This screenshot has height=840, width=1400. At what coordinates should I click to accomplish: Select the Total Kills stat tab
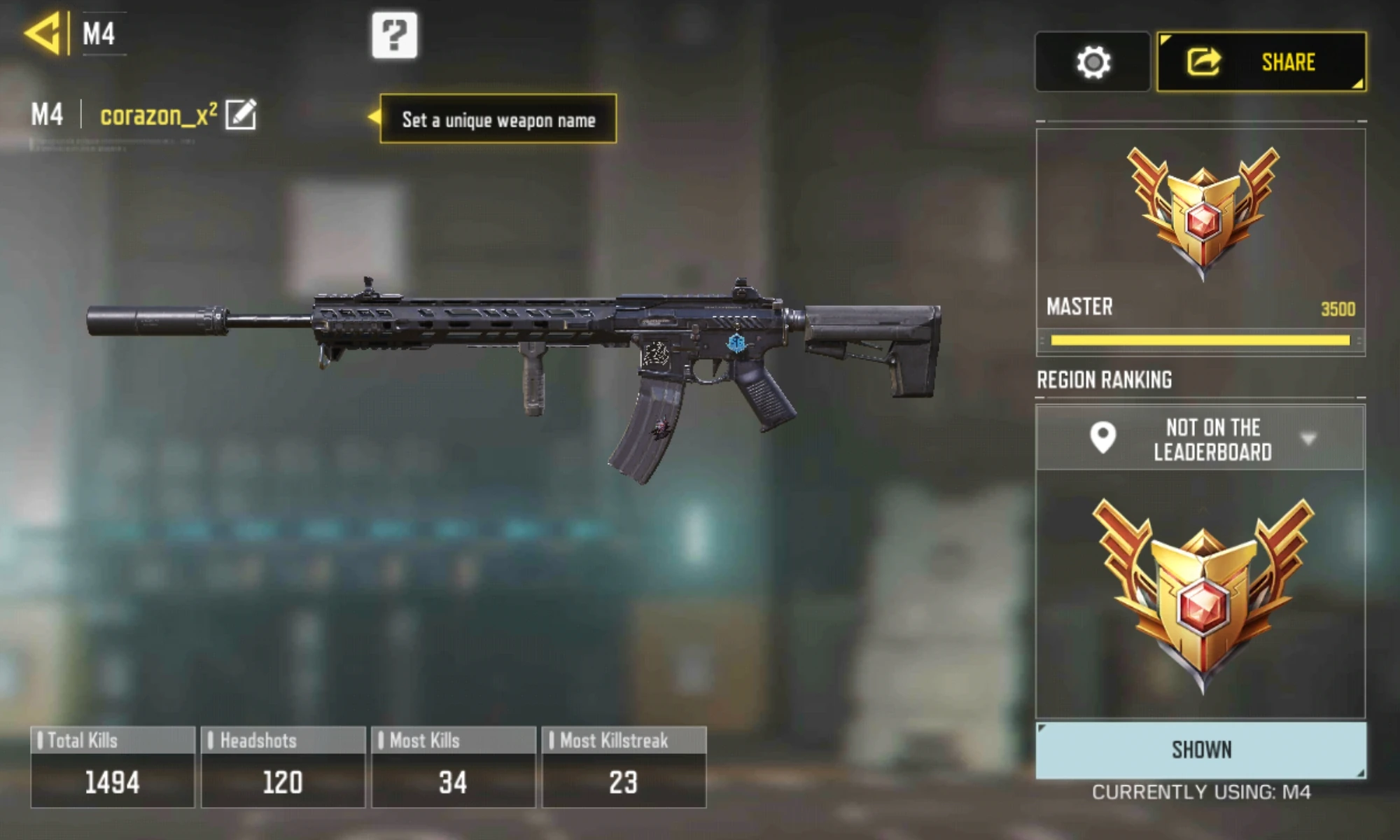coord(112,766)
